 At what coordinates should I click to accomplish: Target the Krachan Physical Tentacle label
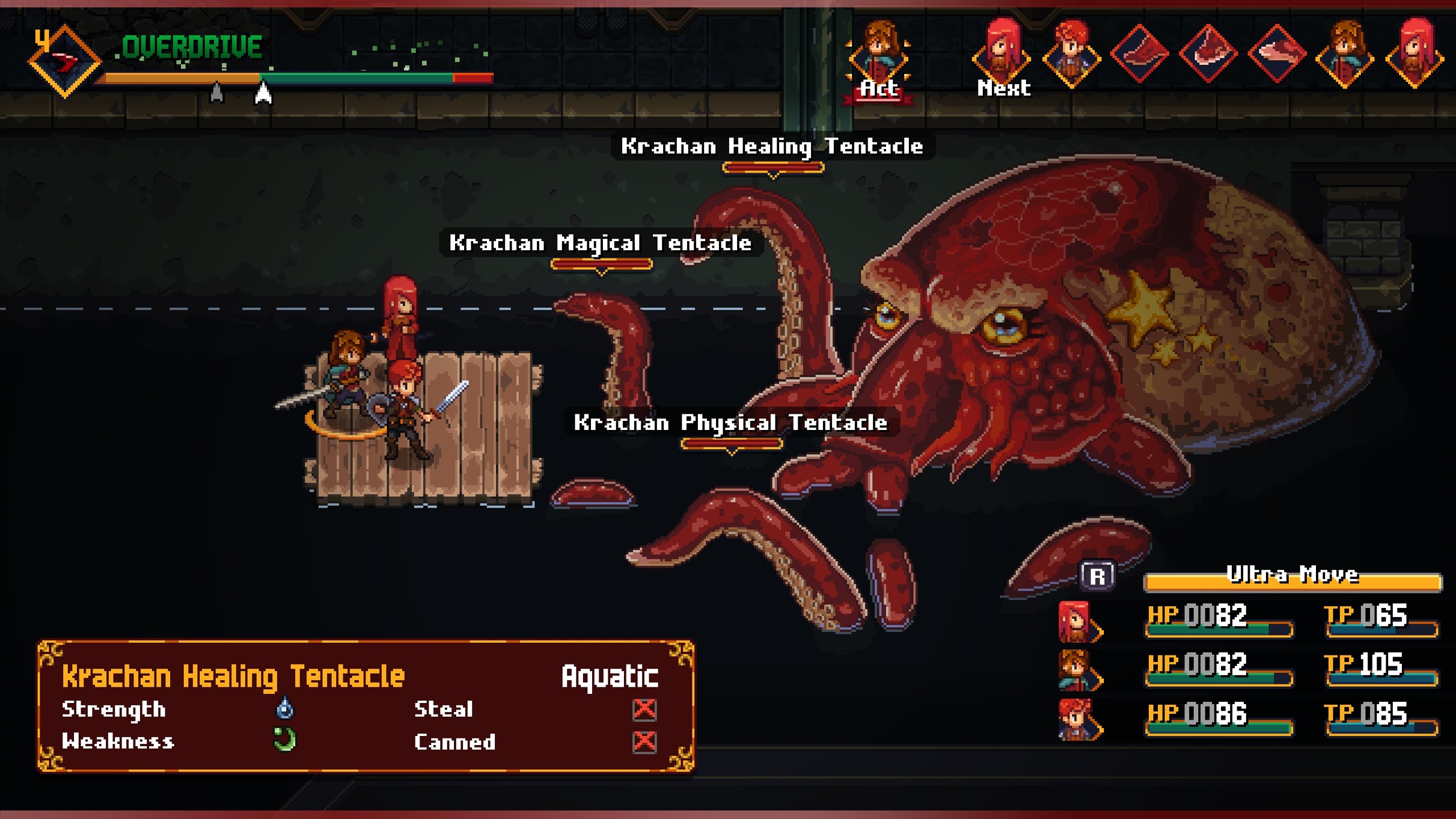pyautogui.click(x=730, y=423)
